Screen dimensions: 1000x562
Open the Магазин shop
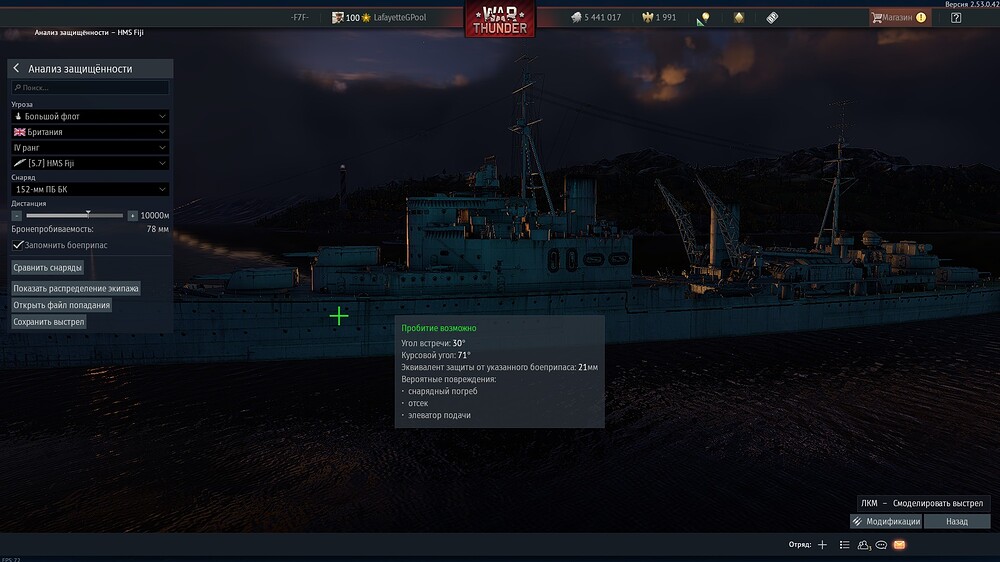pos(899,18)
